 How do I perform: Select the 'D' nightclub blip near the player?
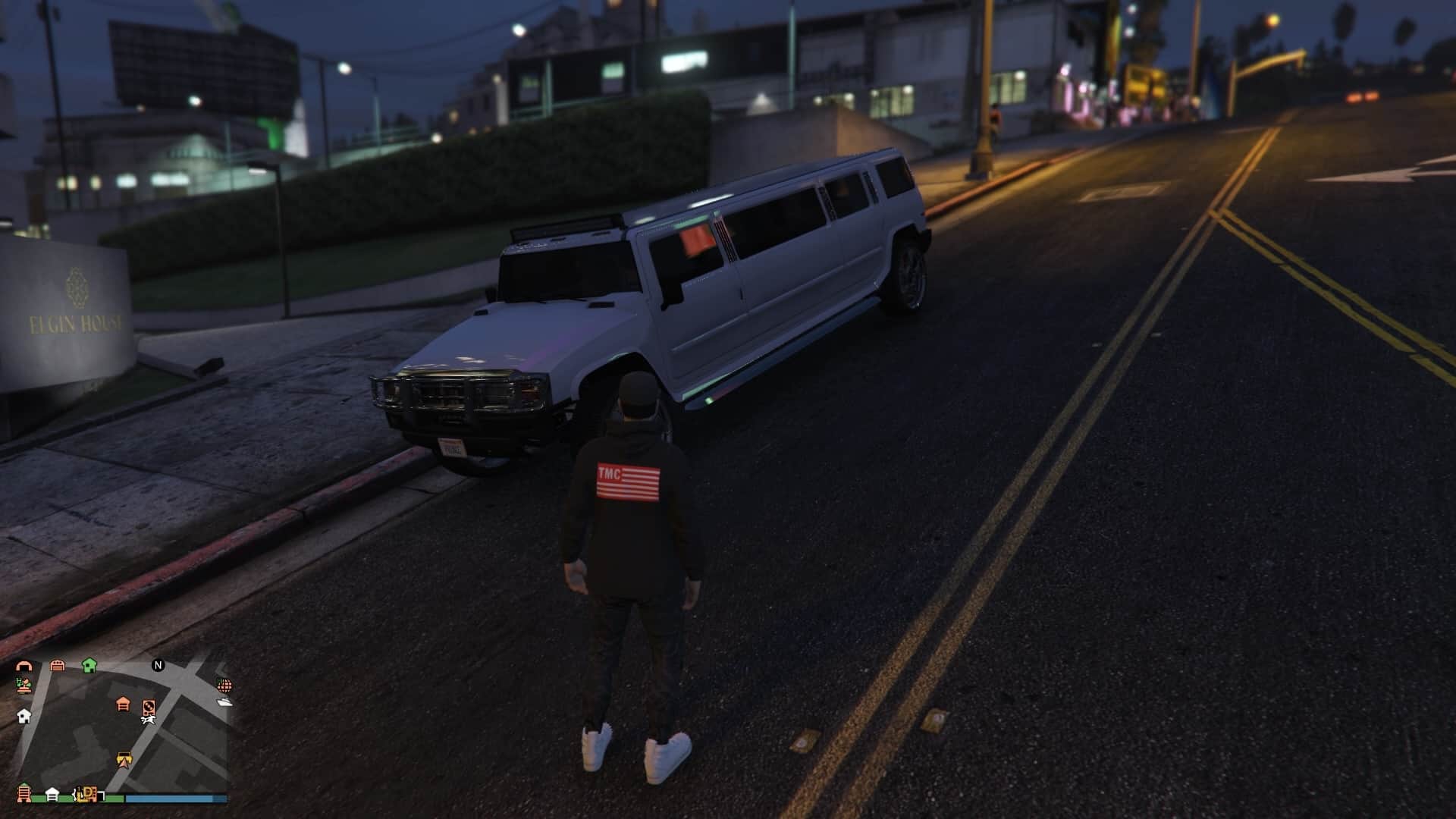point(89,793)
